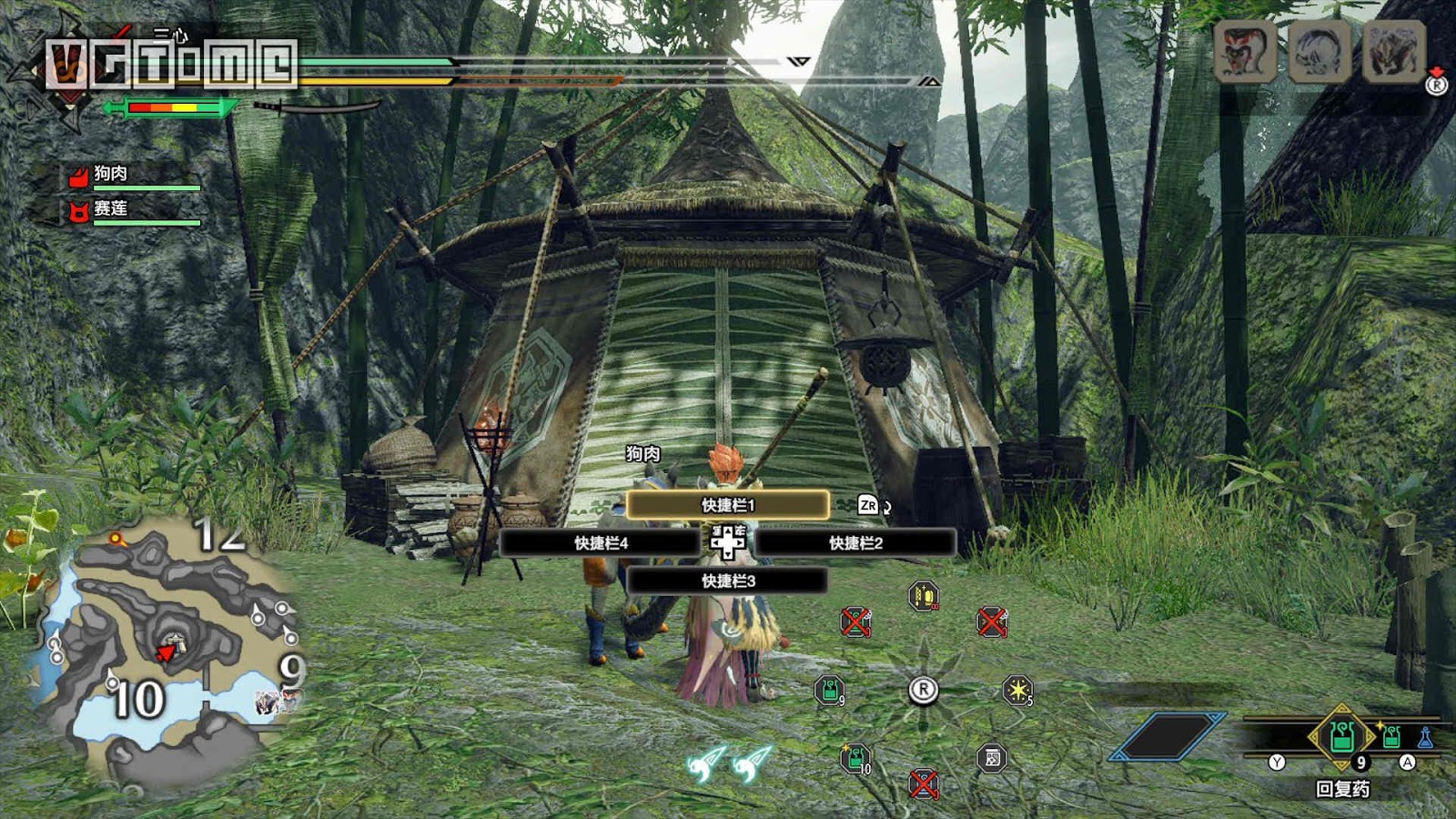Switch to the 快捷栏3 shortcut bar
The height and width of the screenshot is (819, 1456).
click(x=727, y=581)
